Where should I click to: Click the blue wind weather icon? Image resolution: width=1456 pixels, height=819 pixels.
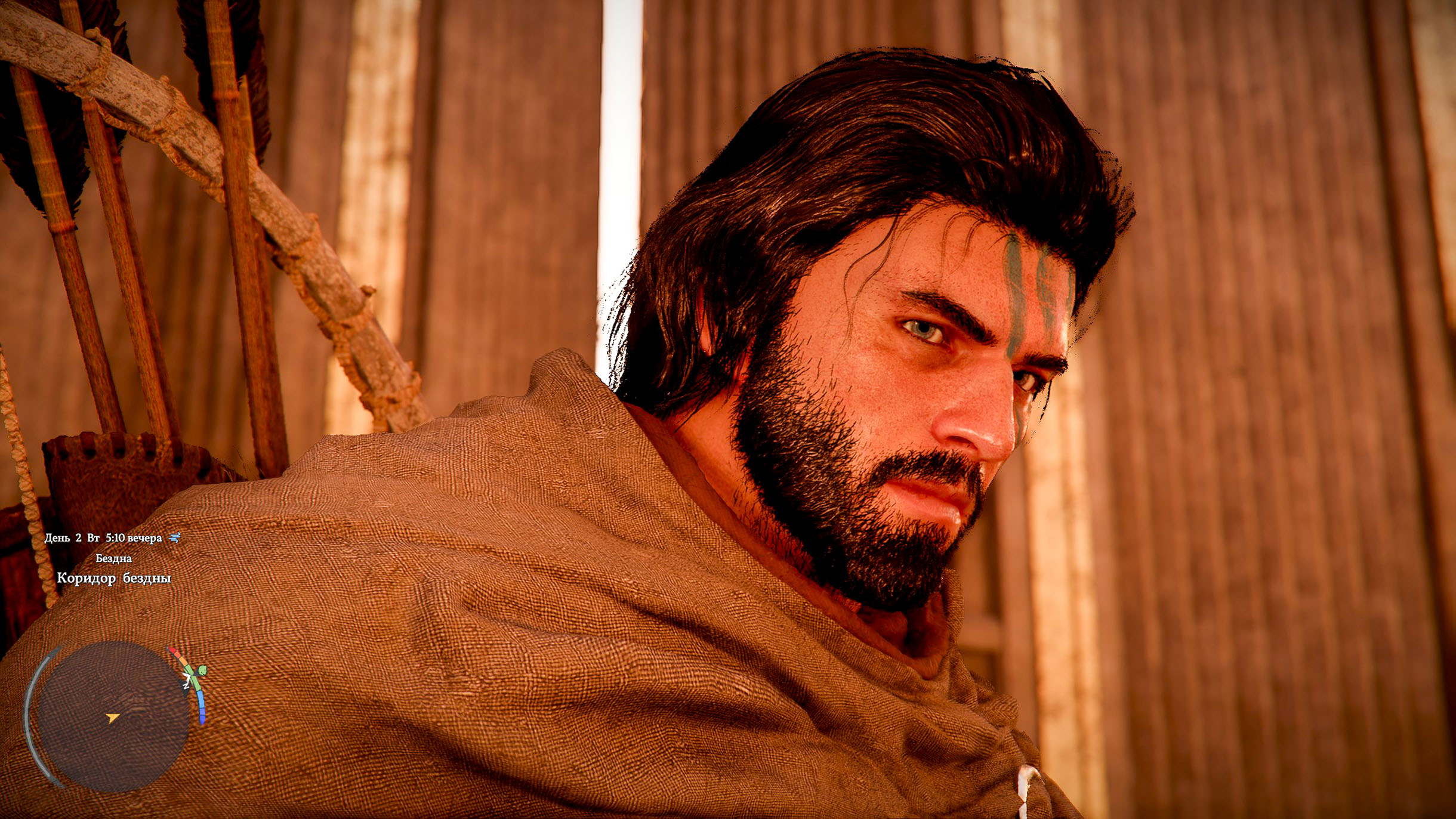[x=175, y=538]
